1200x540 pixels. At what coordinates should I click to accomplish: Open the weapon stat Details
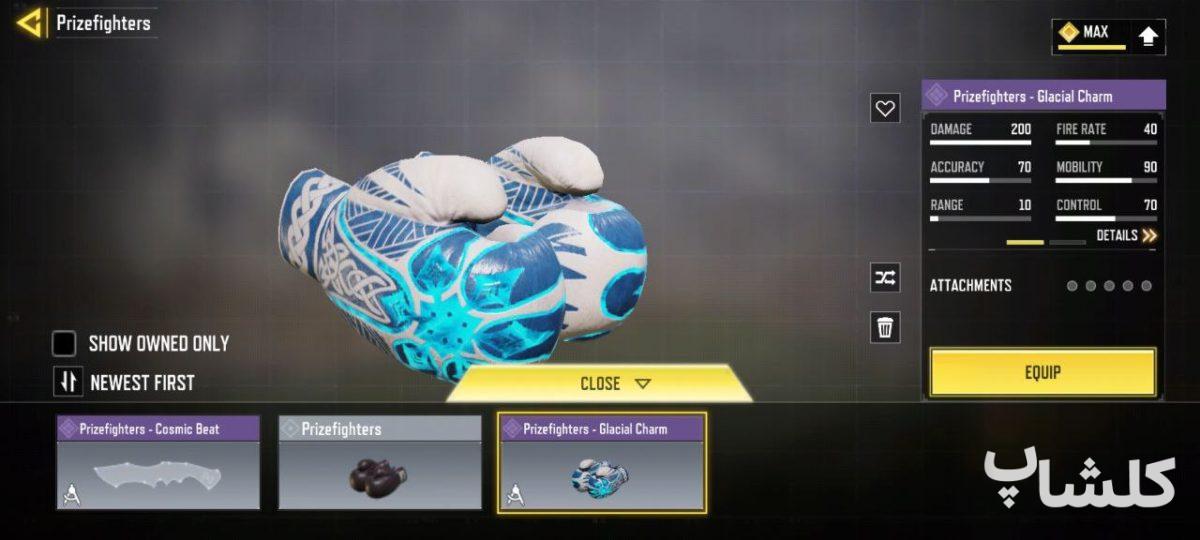(x=1126, y=236)
